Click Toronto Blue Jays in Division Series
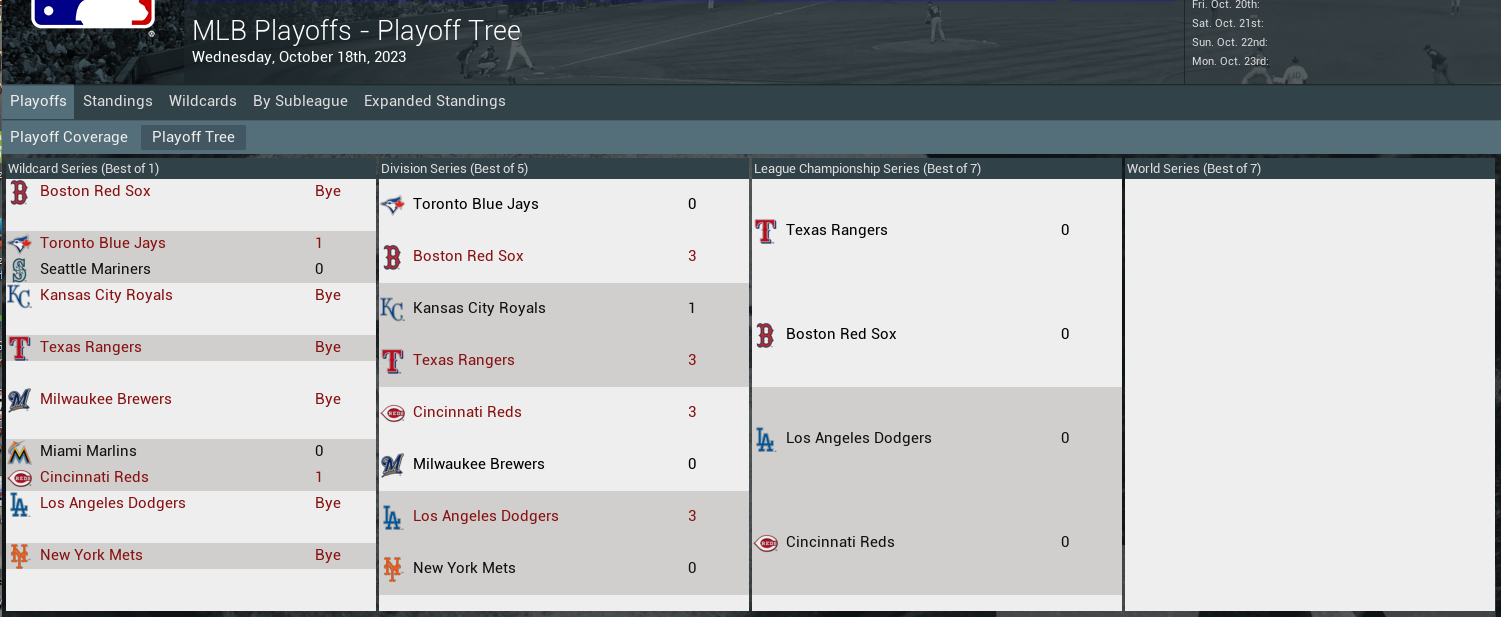Screen dimensions: 1501x617 (475, 204)
